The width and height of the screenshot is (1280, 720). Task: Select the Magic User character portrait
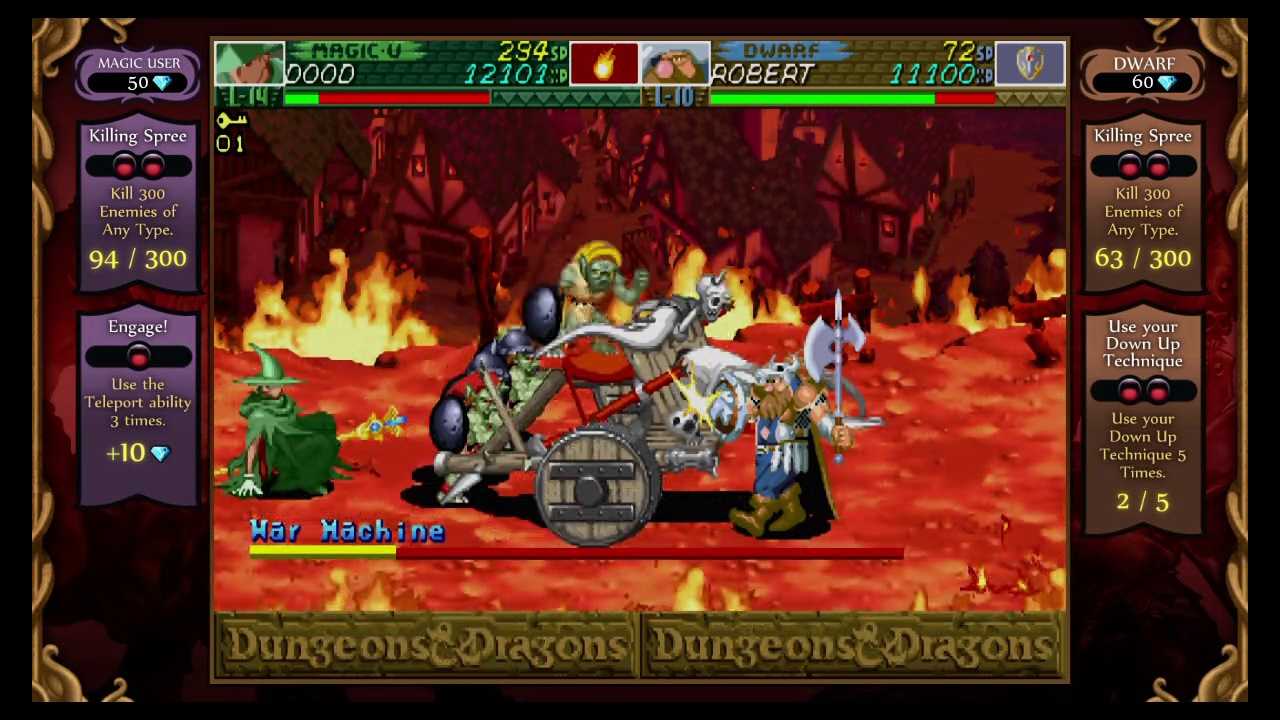point(249,64)
